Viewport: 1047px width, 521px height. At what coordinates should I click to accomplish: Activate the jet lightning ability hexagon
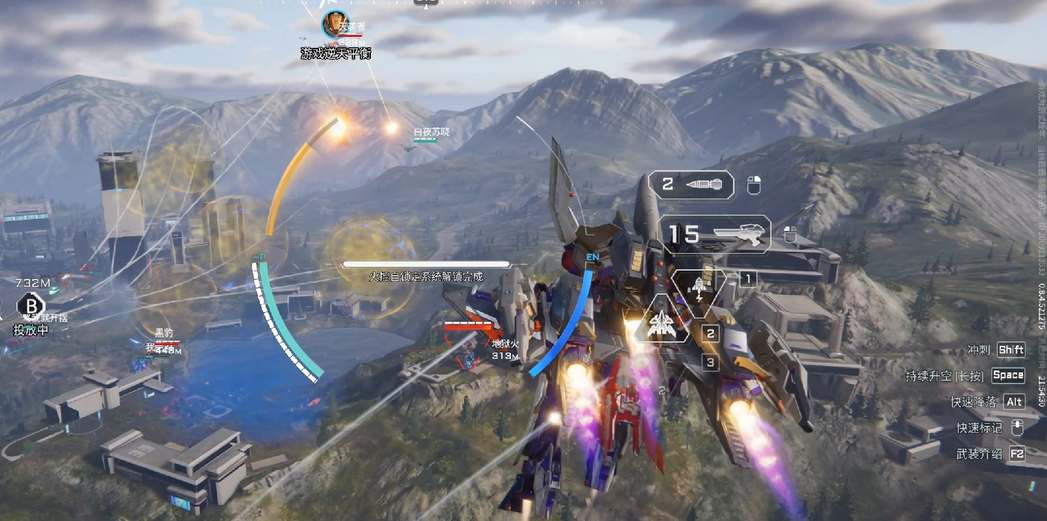699,287
